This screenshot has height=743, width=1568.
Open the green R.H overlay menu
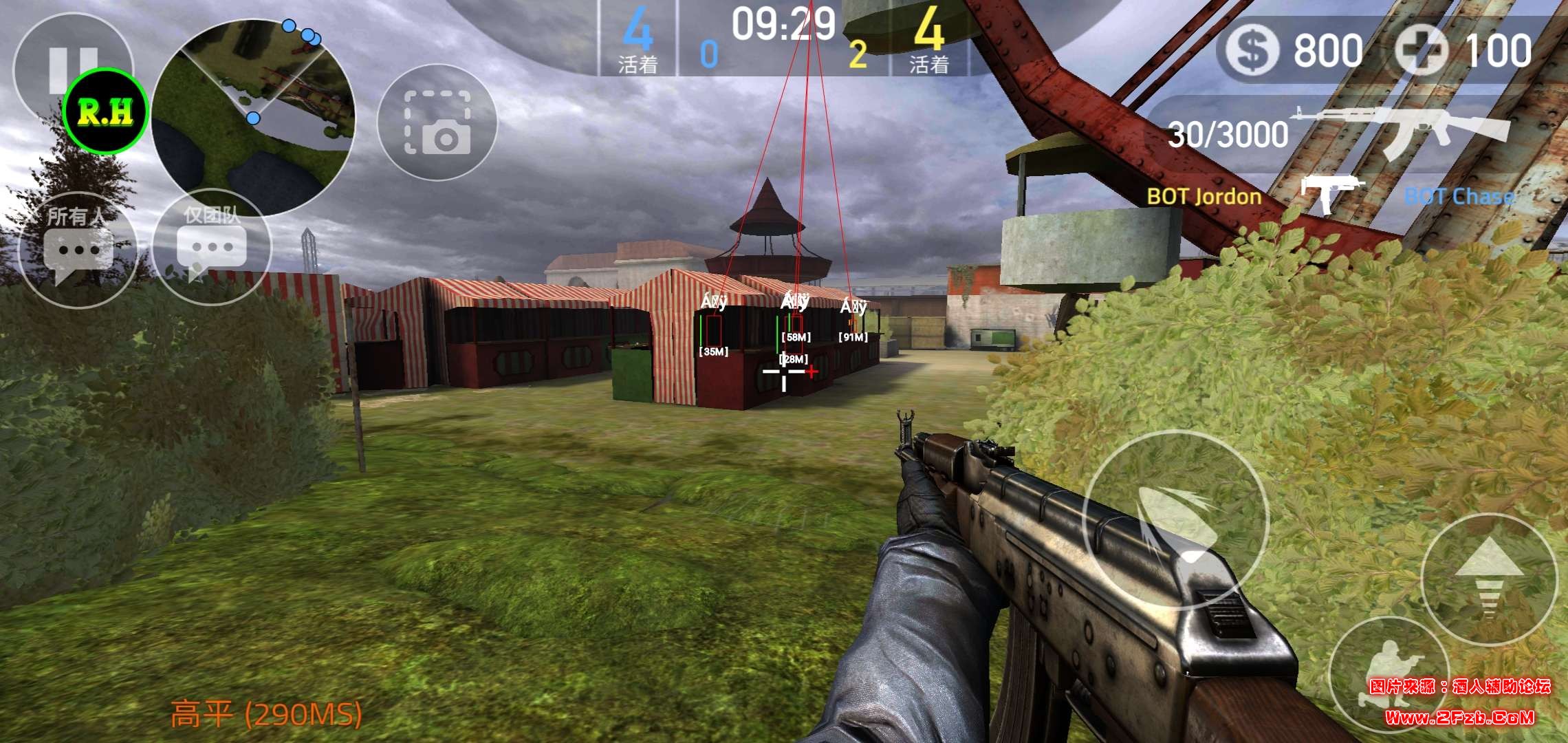(105, 112)
